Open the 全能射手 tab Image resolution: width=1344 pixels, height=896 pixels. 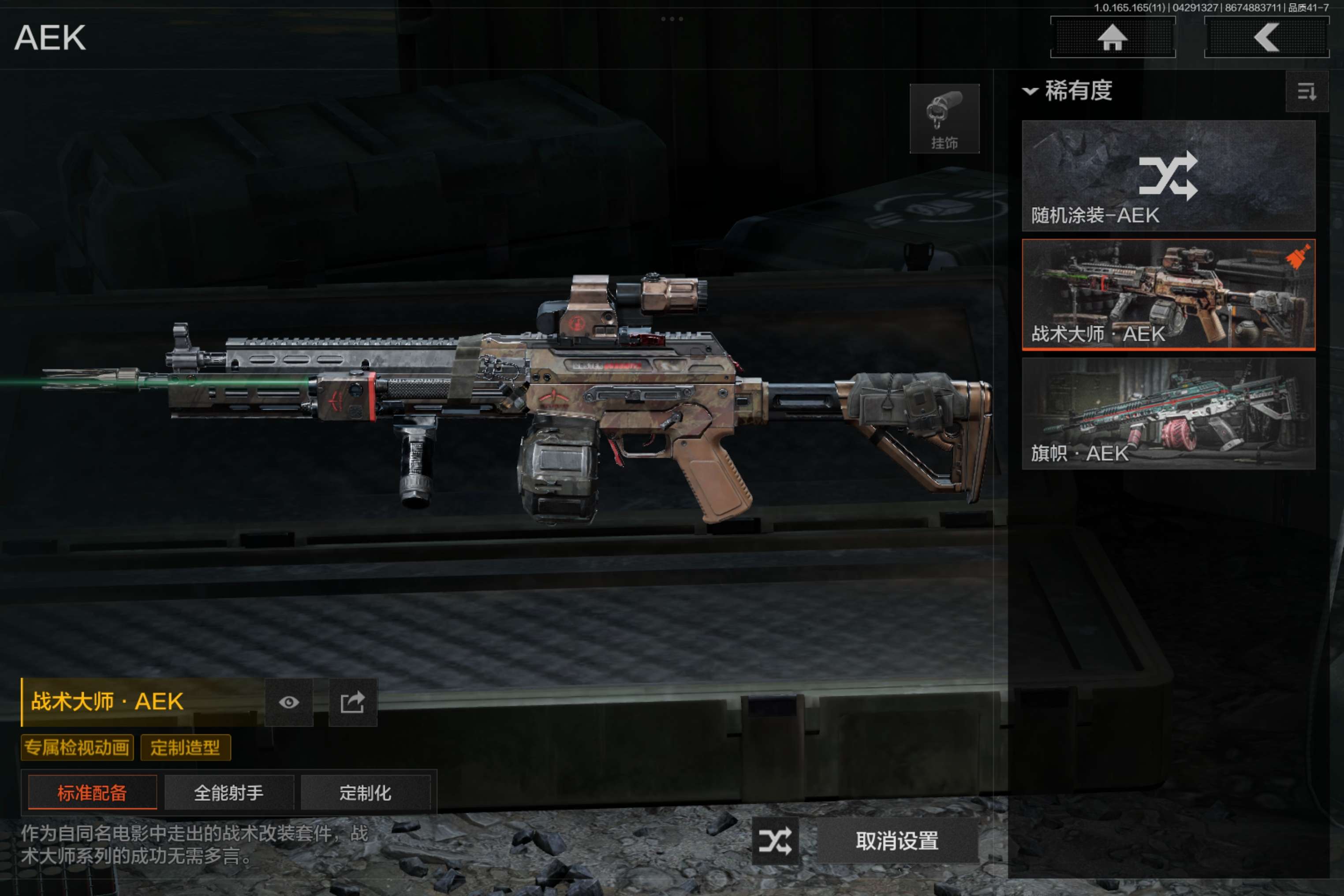(228, 792)
